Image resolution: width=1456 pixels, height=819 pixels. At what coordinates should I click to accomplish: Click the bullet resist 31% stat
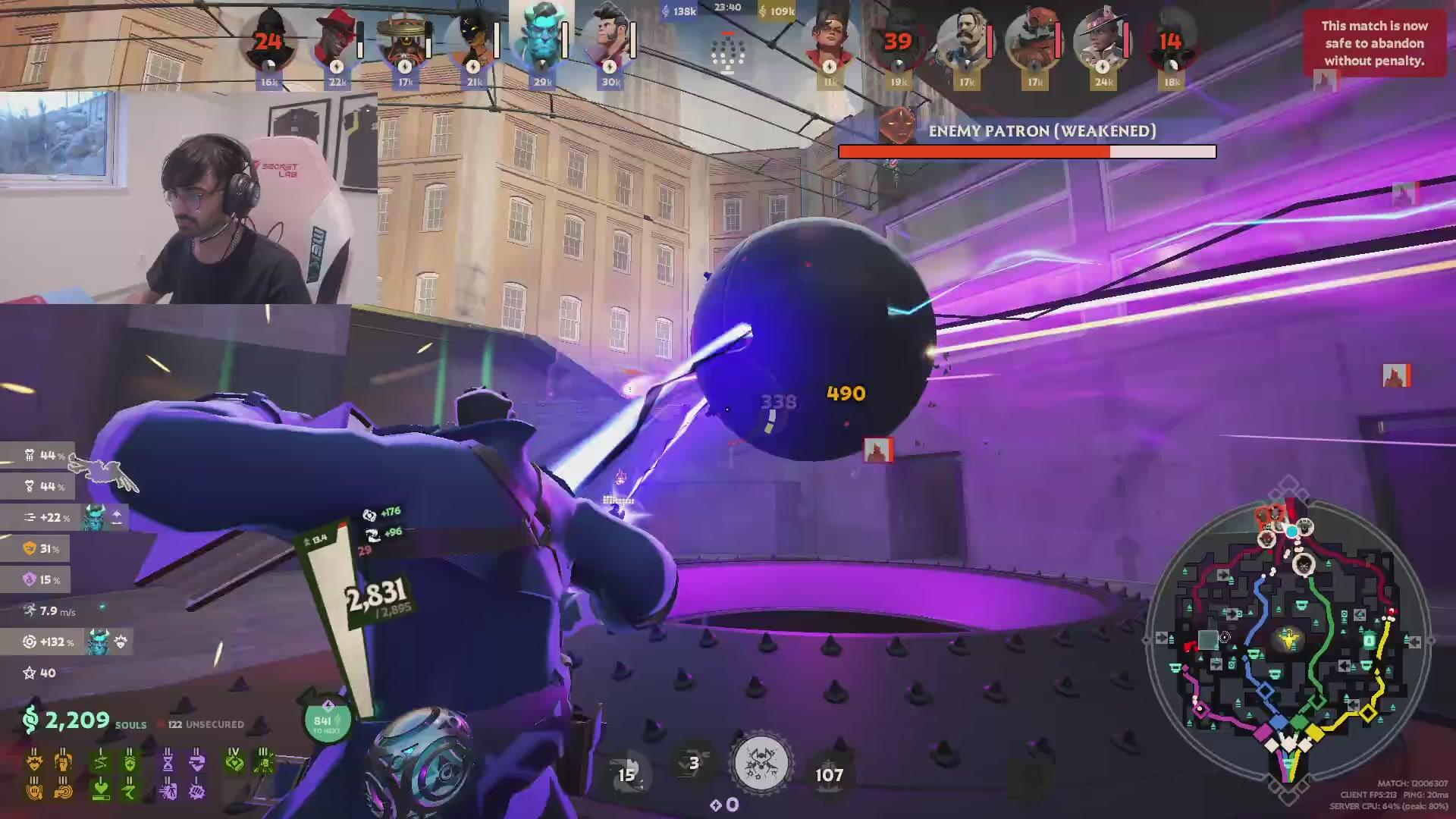(44, 548)
